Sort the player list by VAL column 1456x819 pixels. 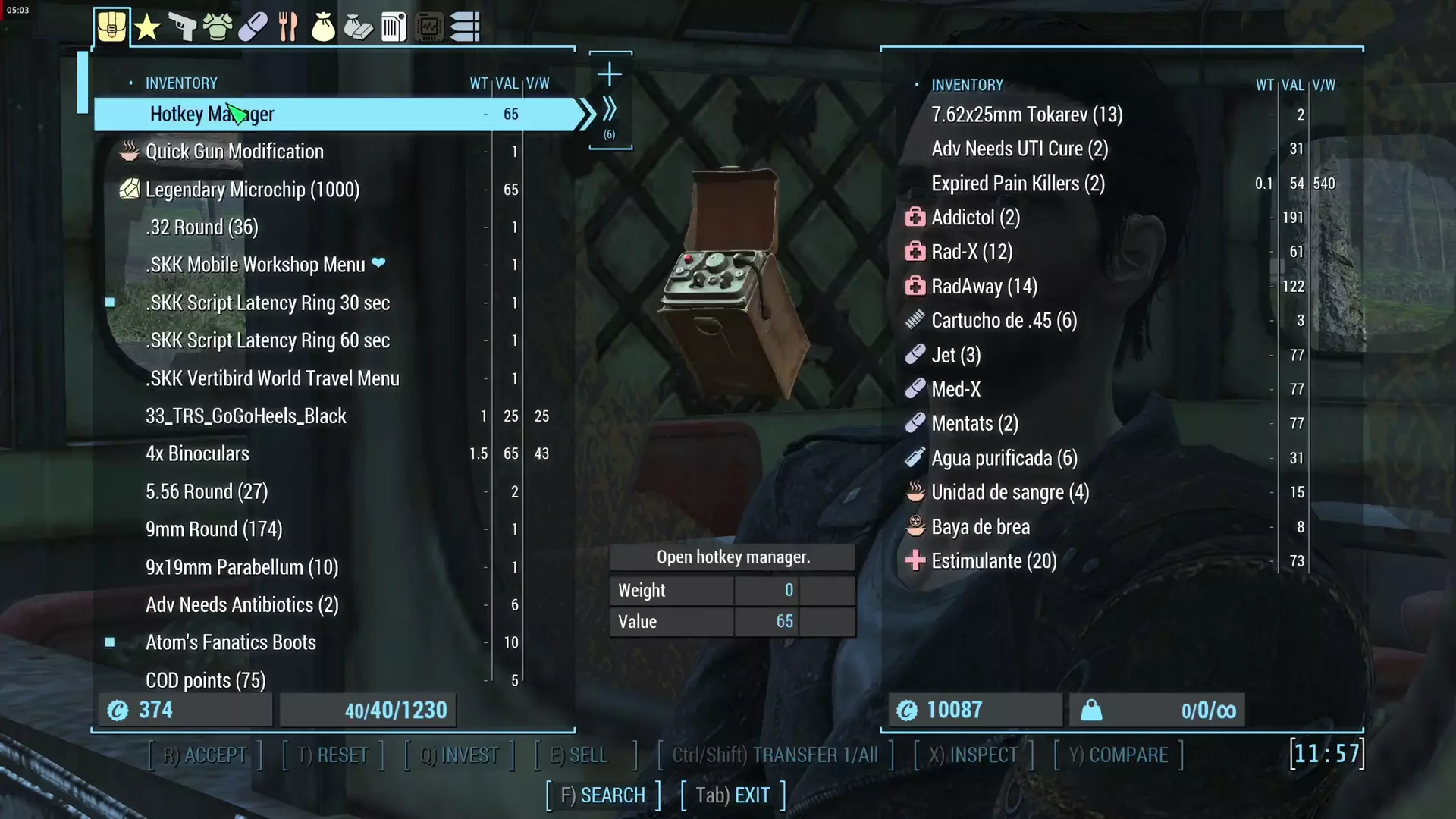507,83
